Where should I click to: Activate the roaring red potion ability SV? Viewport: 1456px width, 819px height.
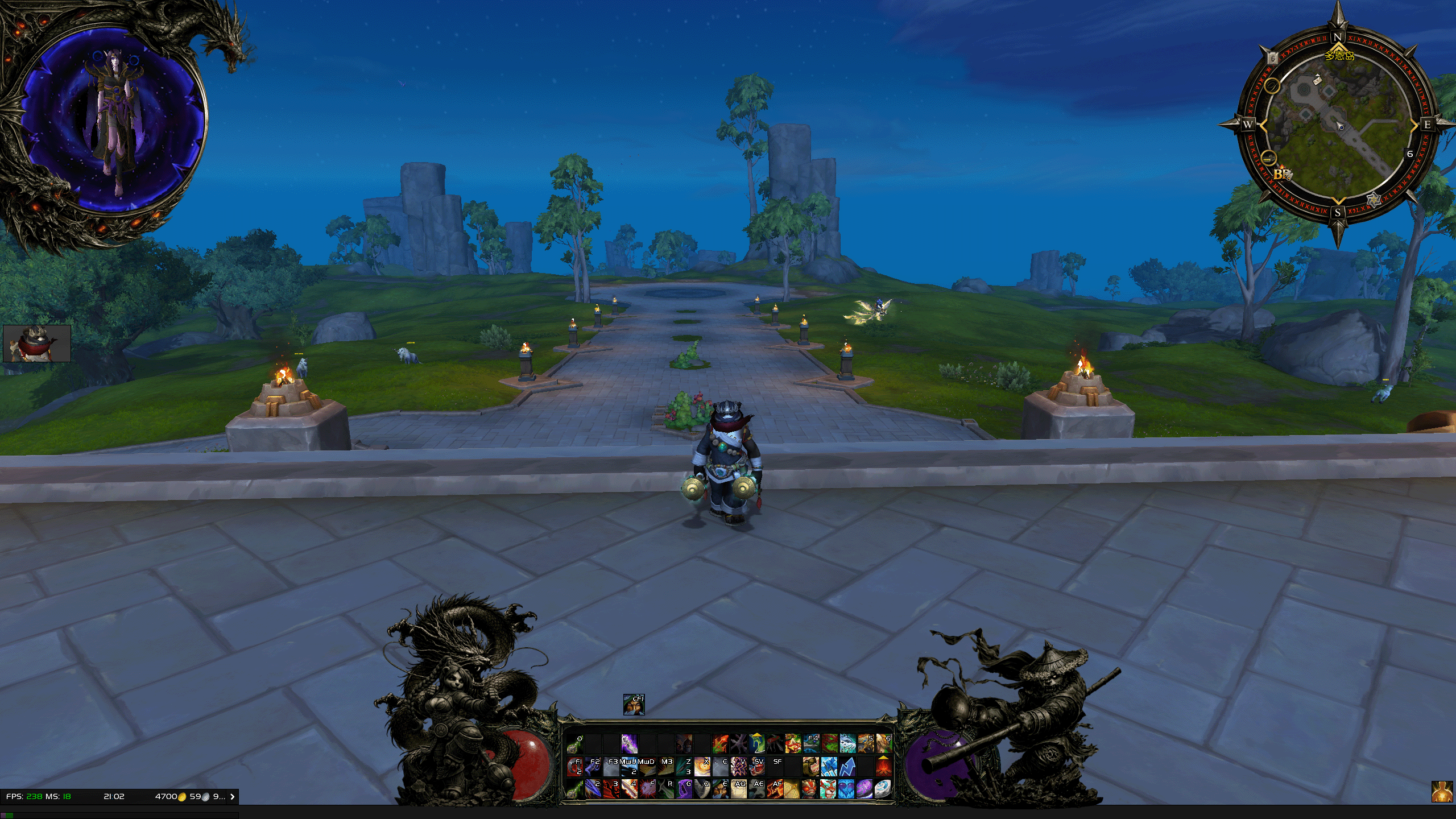[756, 767]
